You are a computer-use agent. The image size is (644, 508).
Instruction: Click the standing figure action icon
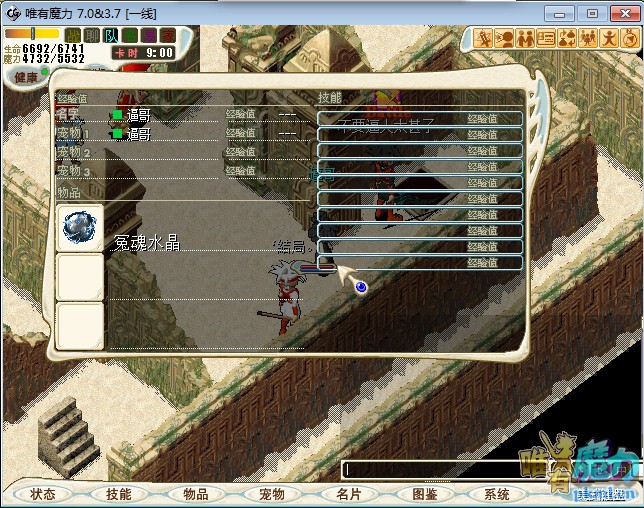607,38
